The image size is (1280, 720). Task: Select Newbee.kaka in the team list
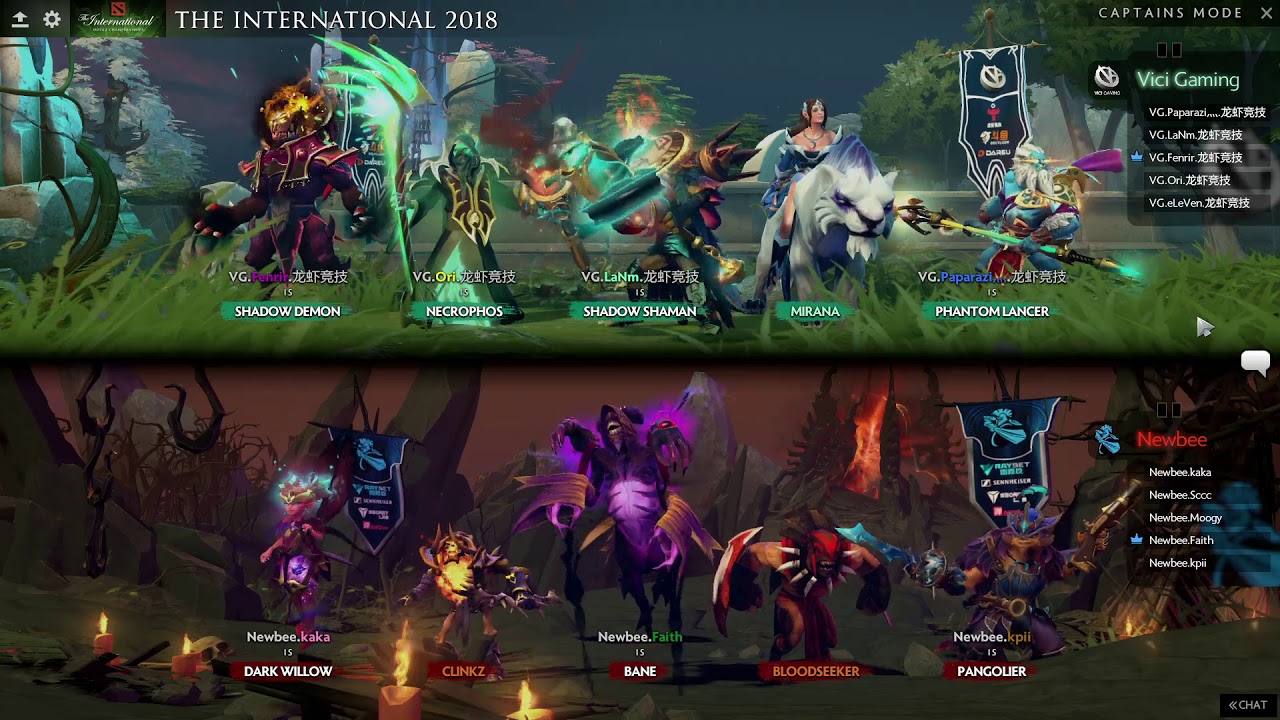click(x=1179, y=472)
